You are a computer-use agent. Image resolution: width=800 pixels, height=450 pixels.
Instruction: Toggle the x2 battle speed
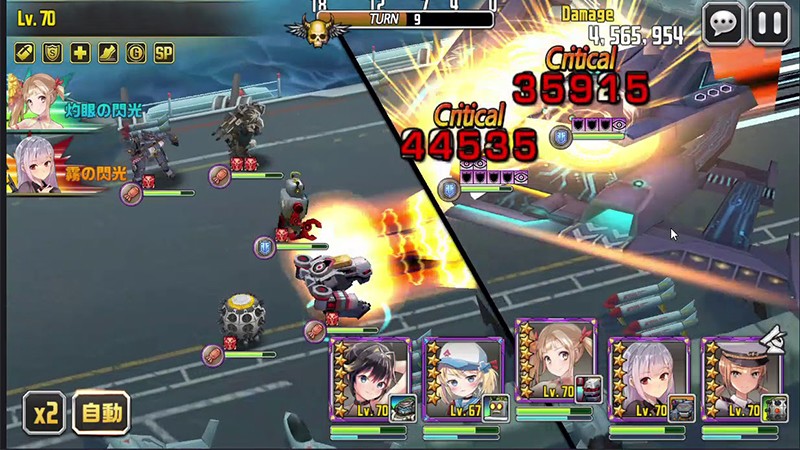44,411
